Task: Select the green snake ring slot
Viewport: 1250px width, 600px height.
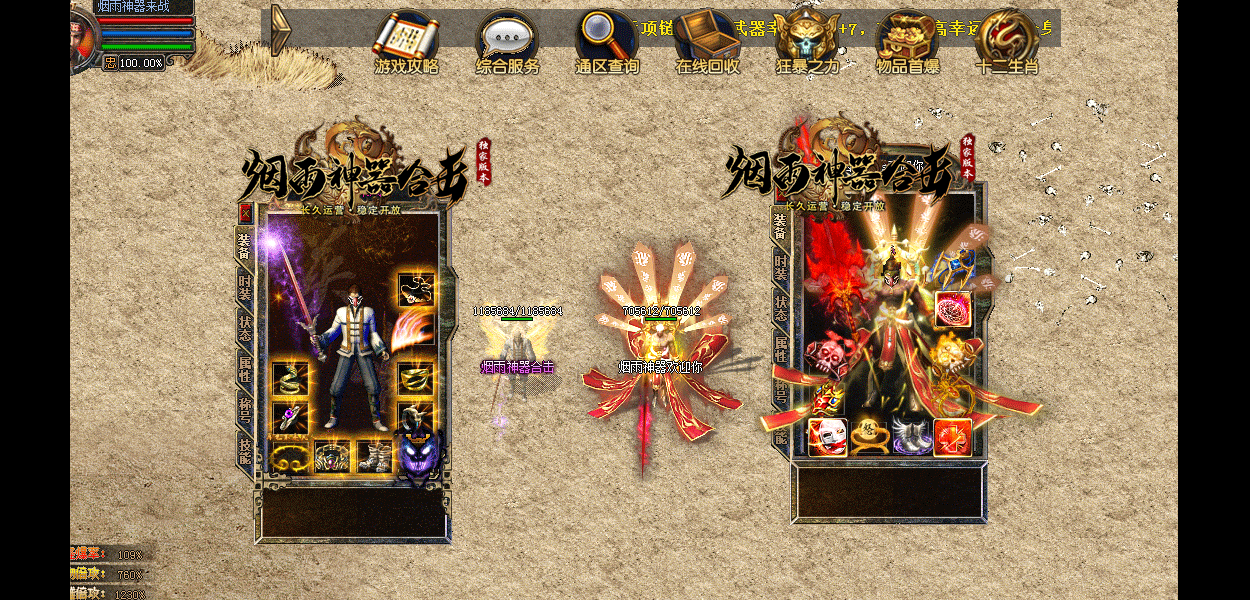Action: pyautogui.click(x=288, y=378)
